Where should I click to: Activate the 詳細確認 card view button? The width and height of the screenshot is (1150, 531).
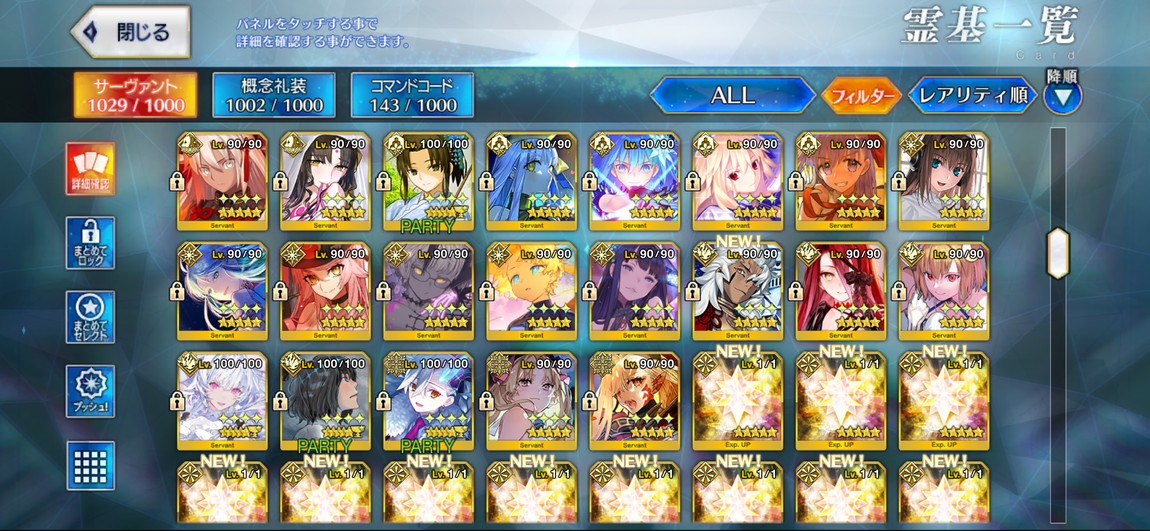90,168
